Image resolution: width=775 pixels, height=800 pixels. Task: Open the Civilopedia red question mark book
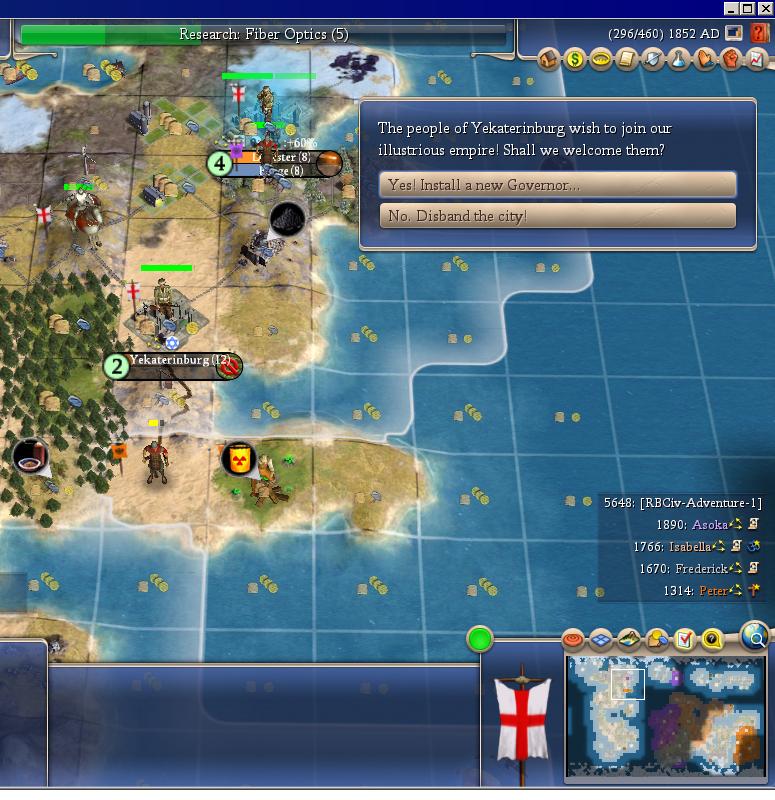point(760,33)
